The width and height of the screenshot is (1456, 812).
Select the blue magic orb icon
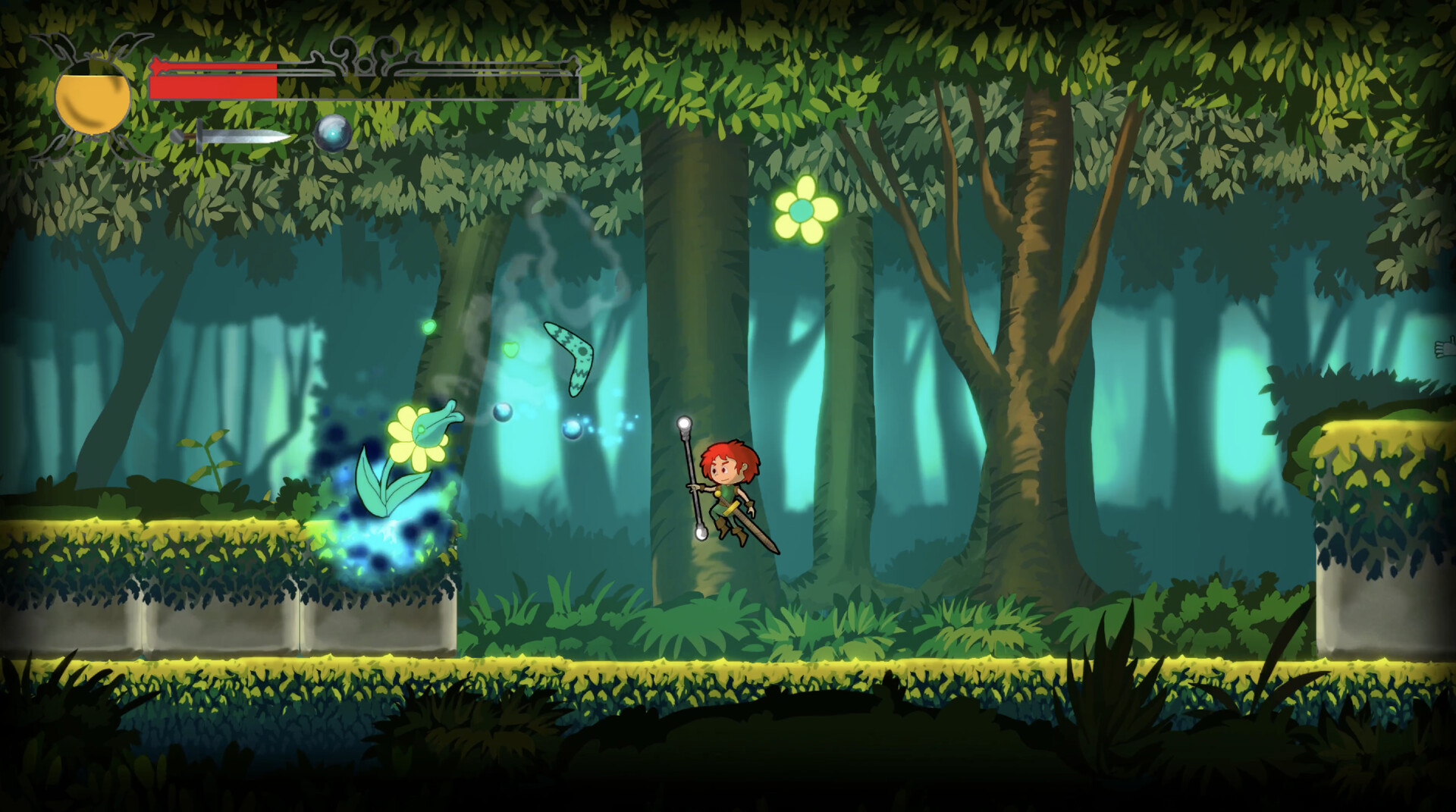332,133
